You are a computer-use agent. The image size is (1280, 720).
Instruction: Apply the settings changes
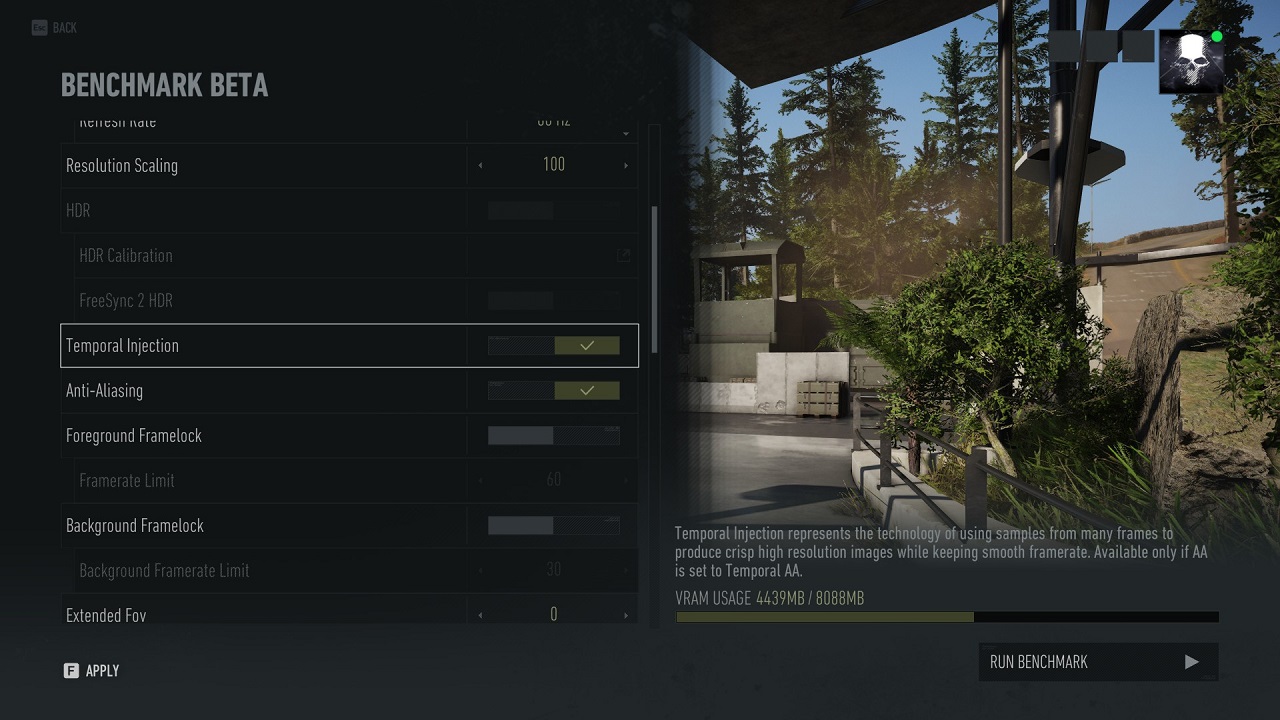point(92,671)
